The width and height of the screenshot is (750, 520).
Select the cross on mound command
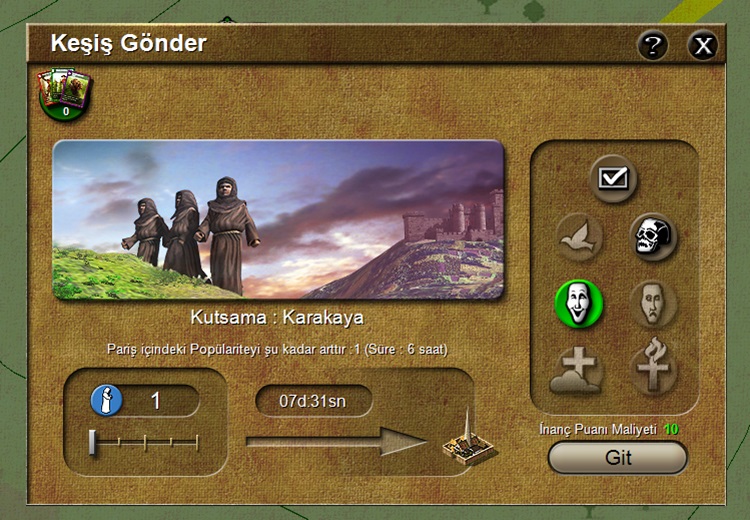578,367
